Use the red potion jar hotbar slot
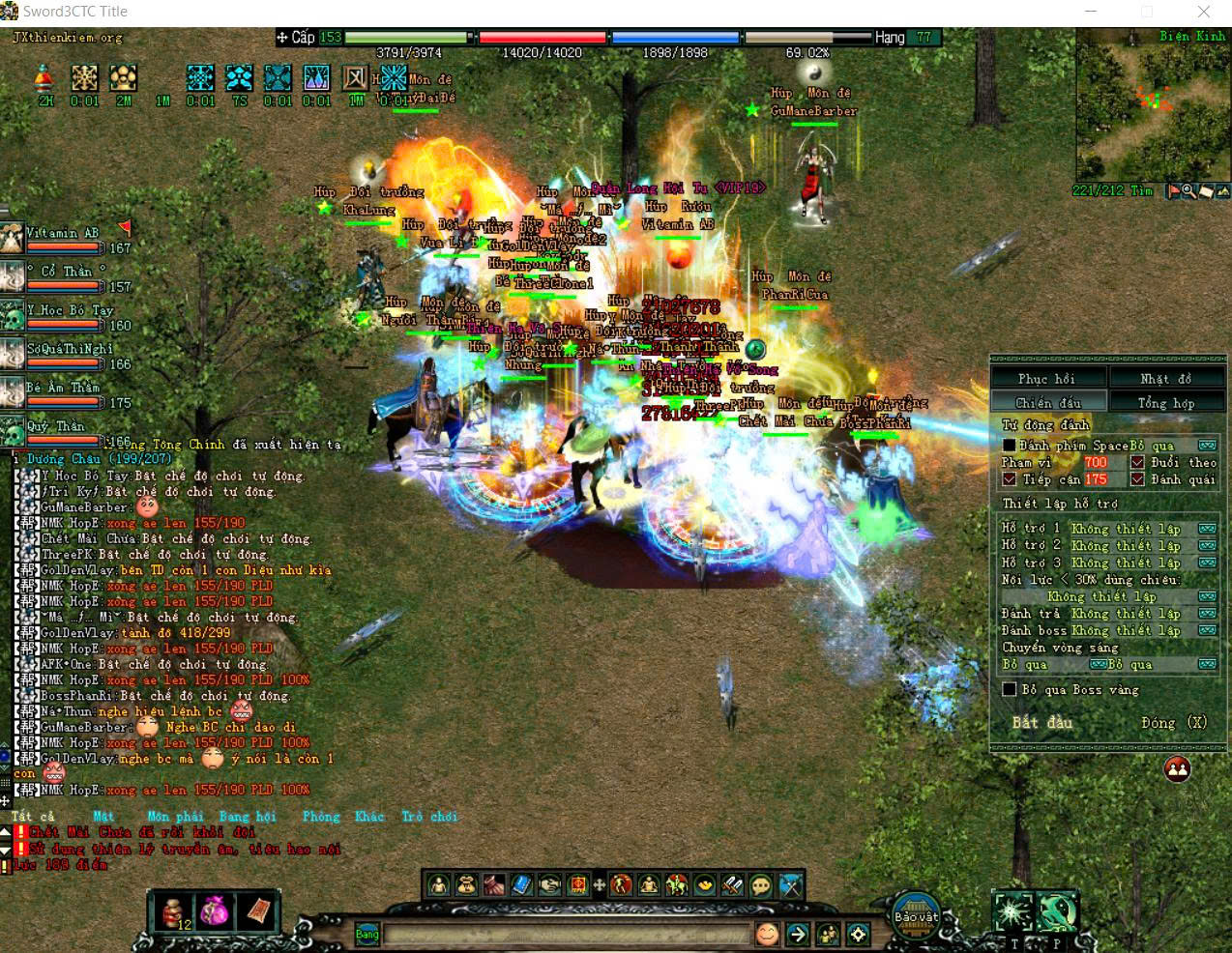 (175, 910)
